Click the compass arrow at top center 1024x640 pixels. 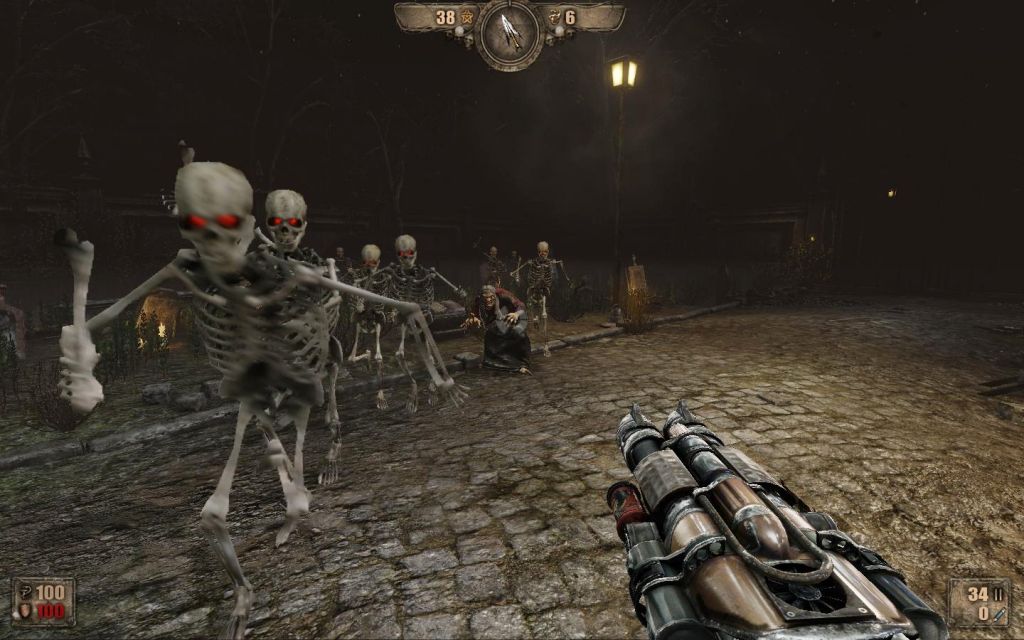(509, 29)
